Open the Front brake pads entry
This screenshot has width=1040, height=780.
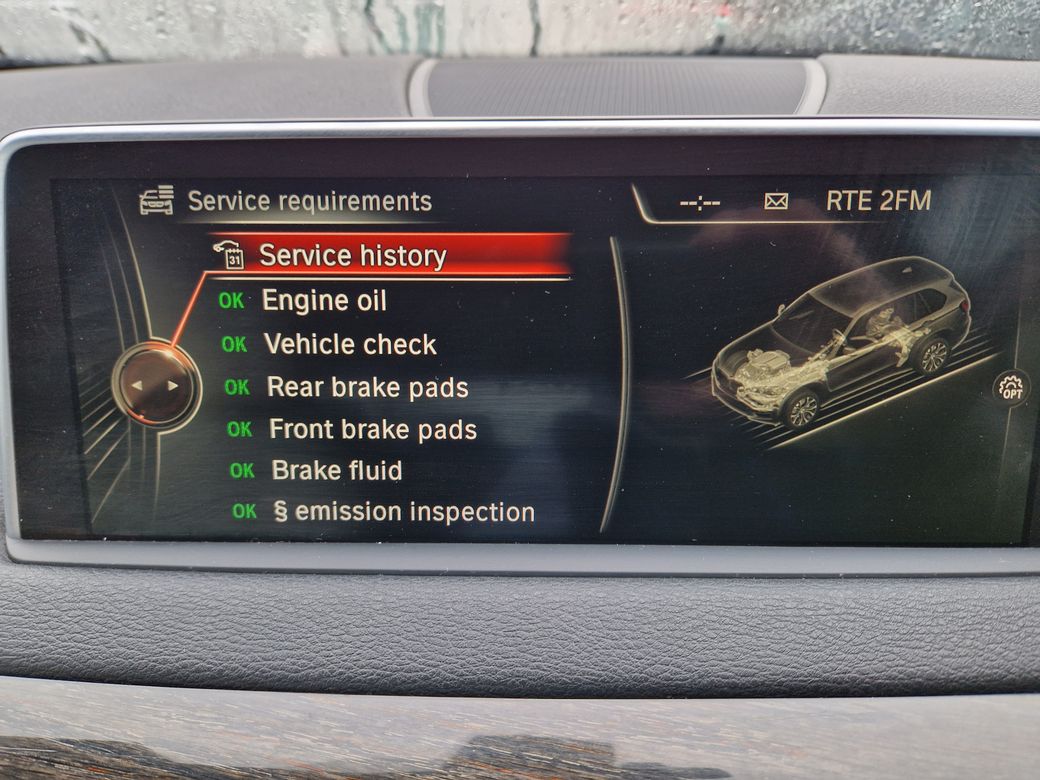[372, 430]
